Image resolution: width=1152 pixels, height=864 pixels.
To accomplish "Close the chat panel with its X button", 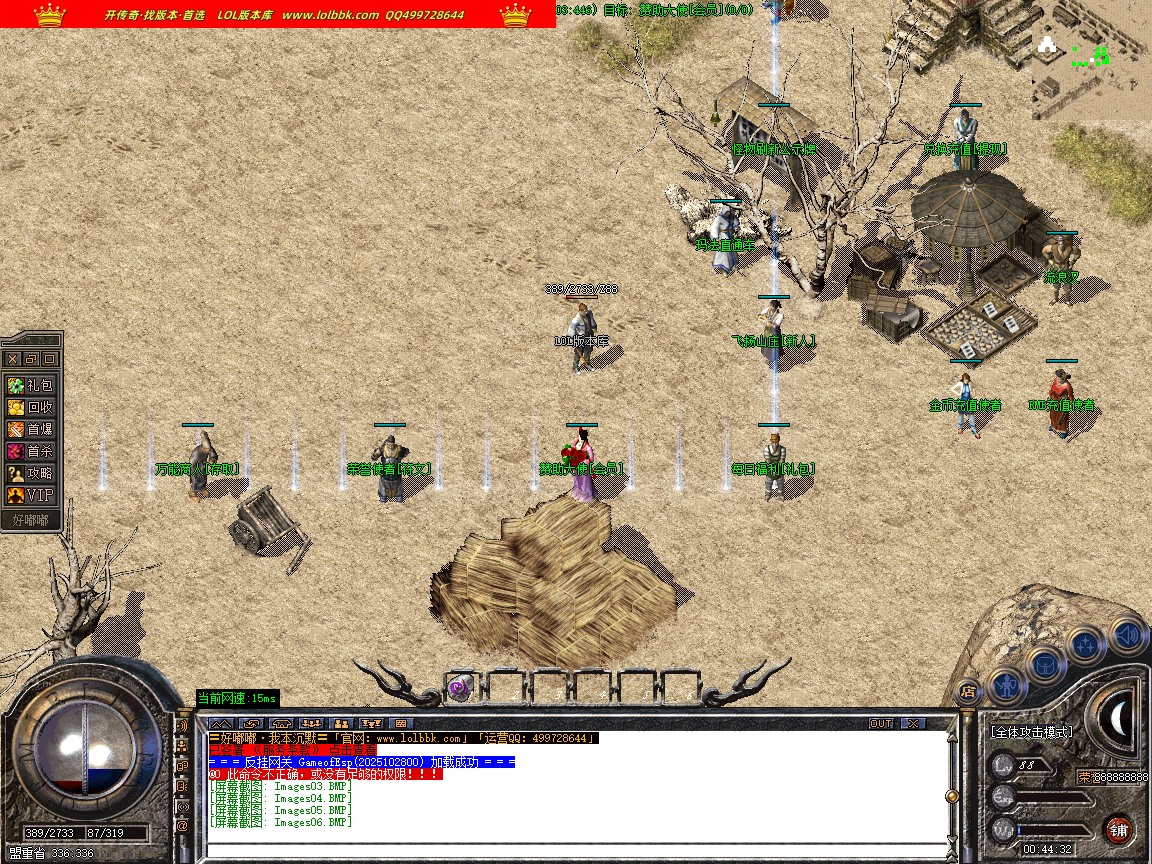I will point(912,723).
